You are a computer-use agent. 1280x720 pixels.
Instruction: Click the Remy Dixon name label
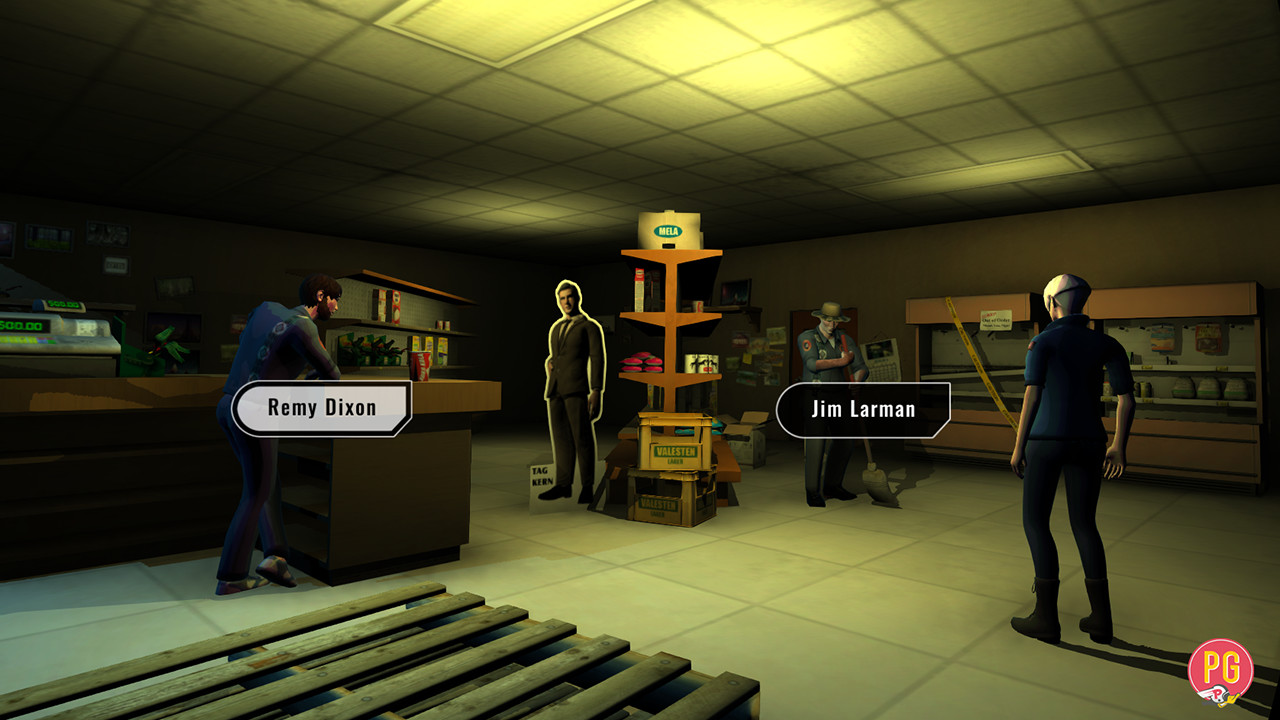click(322, 406)
